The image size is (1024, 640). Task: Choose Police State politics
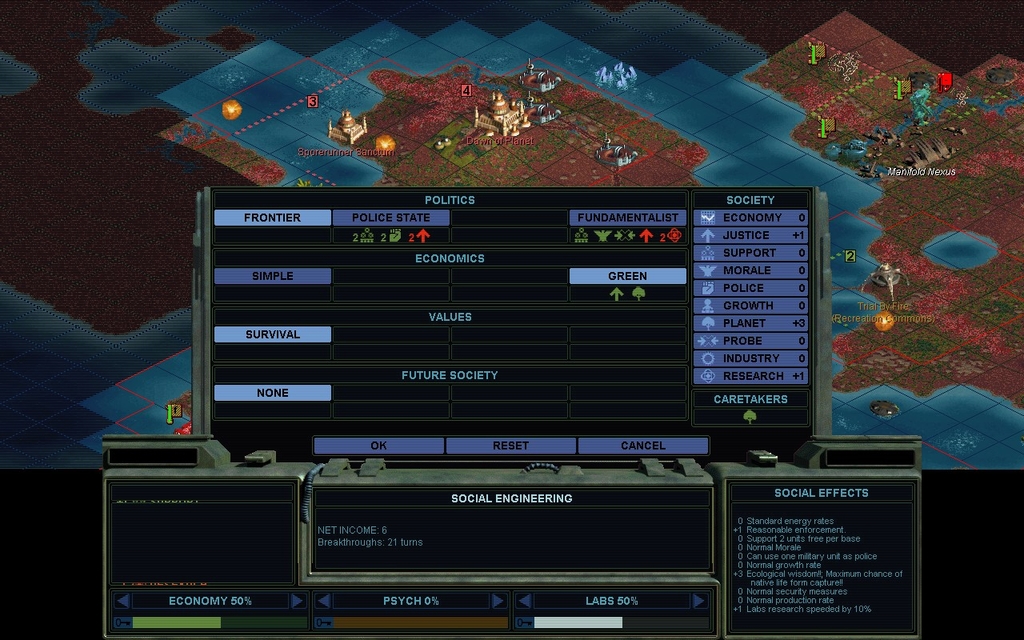pos(391,217)
